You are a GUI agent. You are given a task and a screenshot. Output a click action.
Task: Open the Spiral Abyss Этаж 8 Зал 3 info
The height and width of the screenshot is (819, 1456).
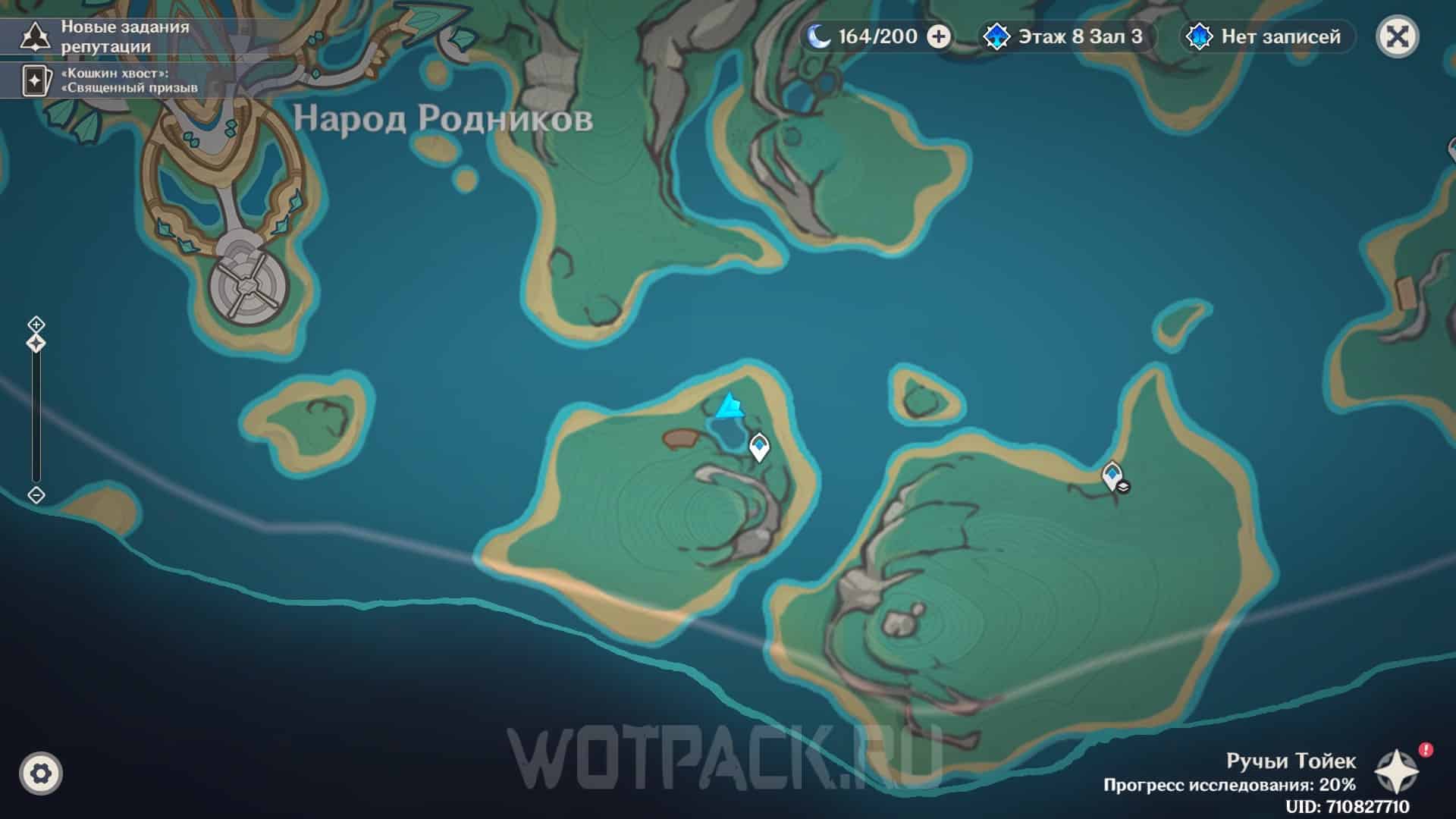[x=1068, y=36]
